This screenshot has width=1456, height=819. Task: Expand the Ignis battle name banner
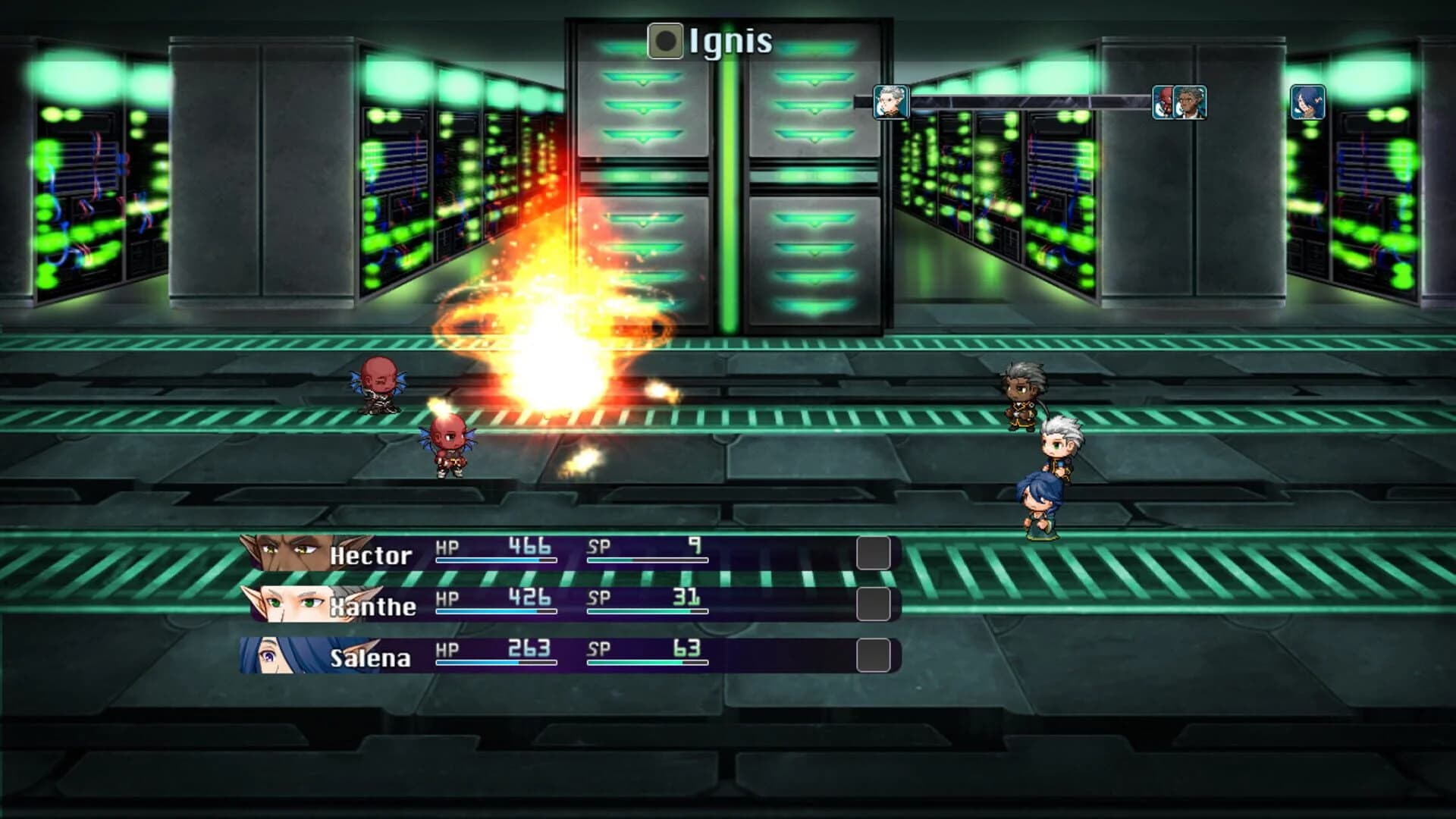713,42
